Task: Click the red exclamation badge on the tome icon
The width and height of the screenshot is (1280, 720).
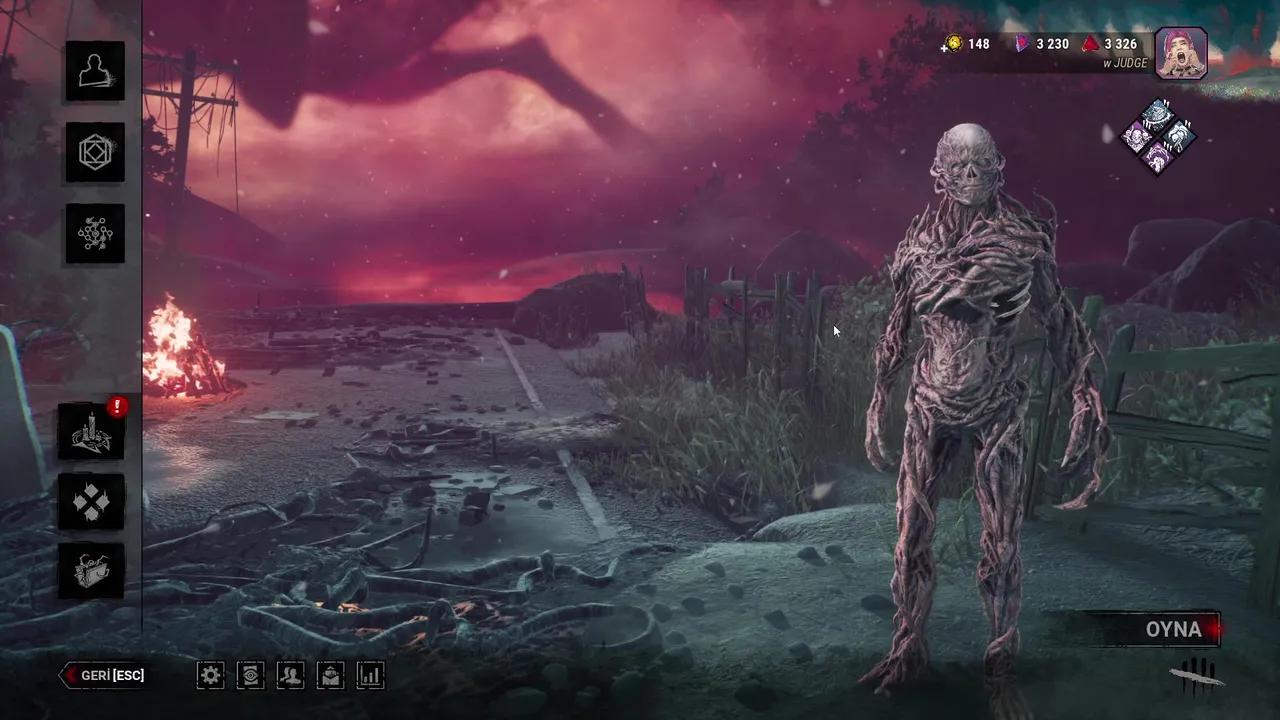Action: (x=117, y=407)
